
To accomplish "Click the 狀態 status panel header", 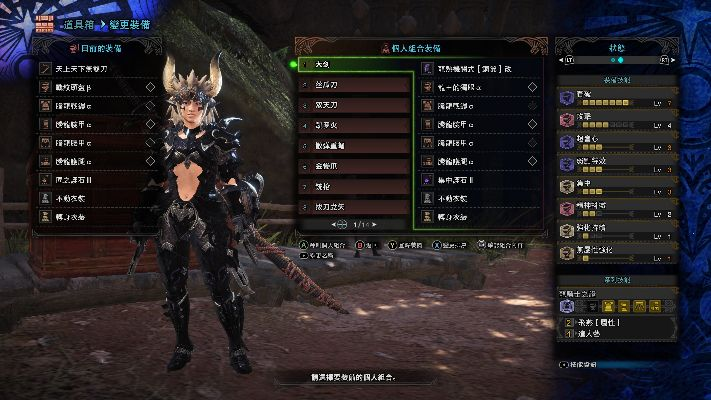I will tap(615, 47).
